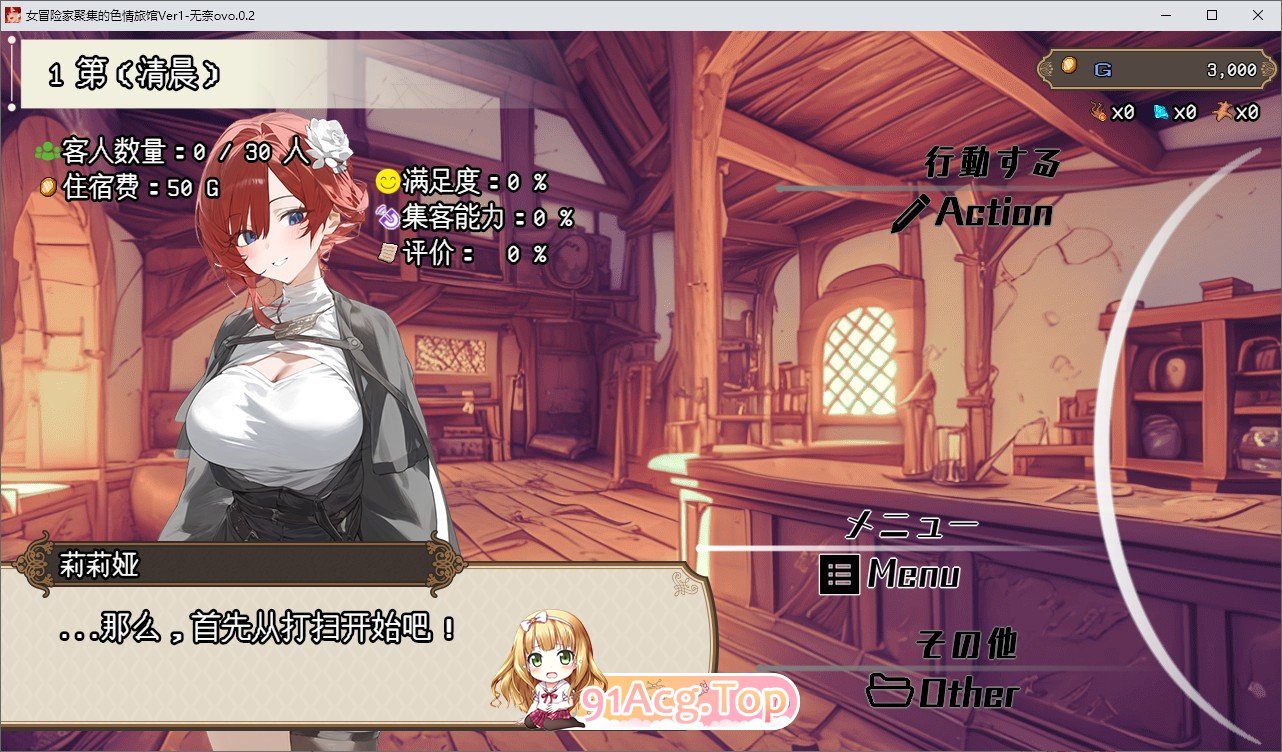Open the 行動する Action option
Viewport: 1282px width, 752px height.
click(x=993, y=163)
